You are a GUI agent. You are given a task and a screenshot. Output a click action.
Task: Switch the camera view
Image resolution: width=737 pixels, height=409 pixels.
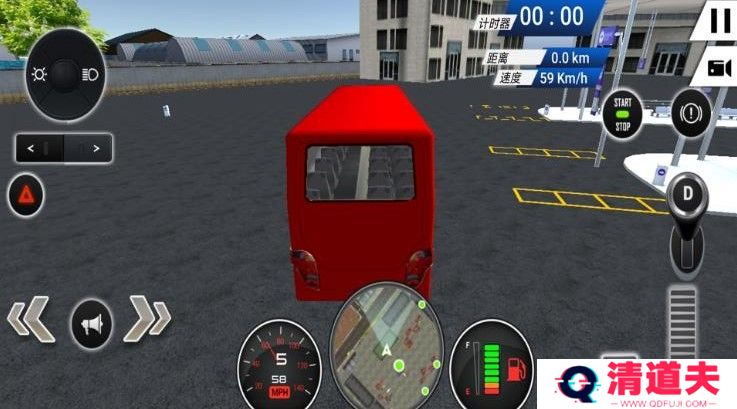click(x=719, y=68)
